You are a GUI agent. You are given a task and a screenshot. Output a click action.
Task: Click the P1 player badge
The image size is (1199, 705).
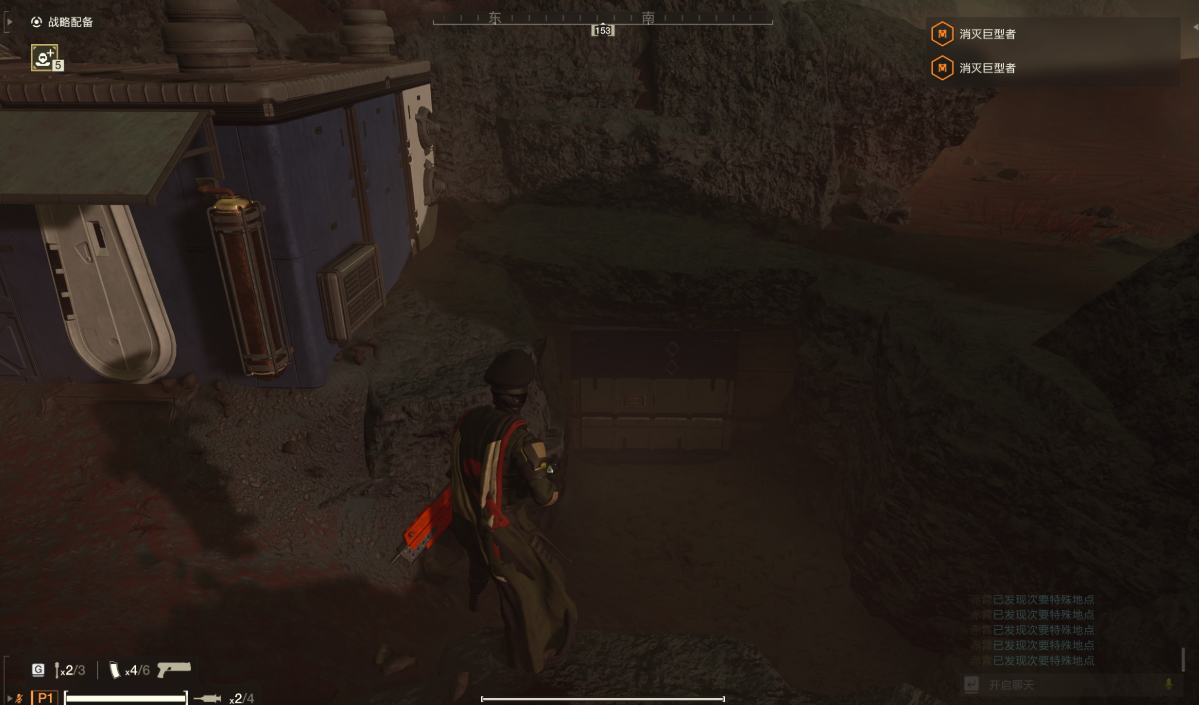point(45,697)
